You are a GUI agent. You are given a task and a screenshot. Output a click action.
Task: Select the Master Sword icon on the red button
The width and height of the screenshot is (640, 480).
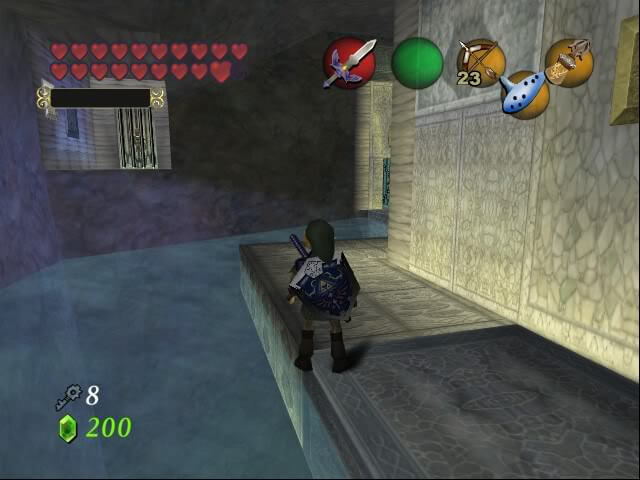point(349,63)
